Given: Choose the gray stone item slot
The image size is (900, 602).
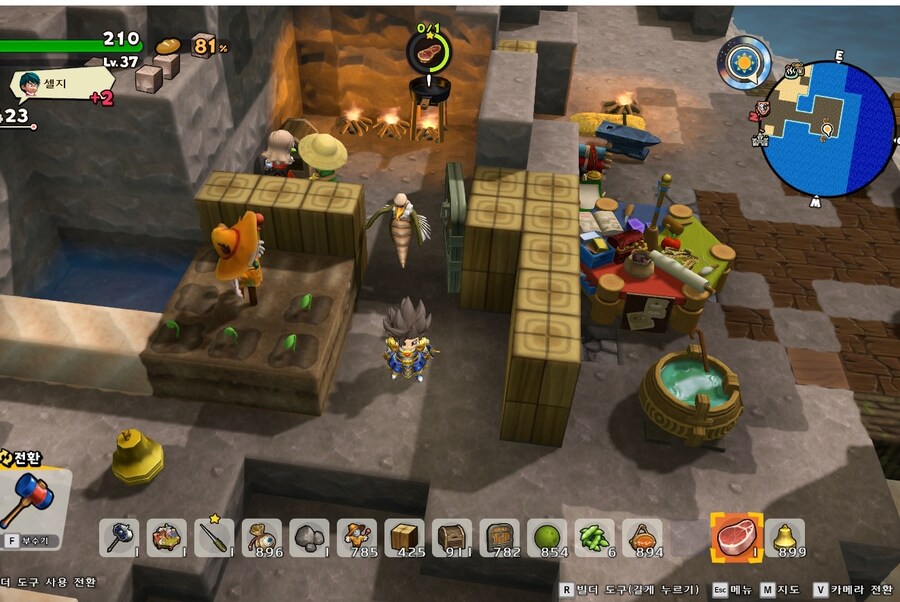Looking at the screenshot, I should (x=309, y=538).
